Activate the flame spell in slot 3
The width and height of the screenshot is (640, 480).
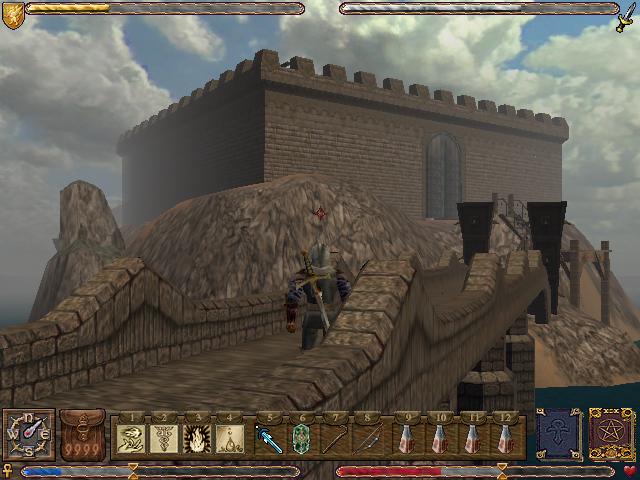point(197,438)
